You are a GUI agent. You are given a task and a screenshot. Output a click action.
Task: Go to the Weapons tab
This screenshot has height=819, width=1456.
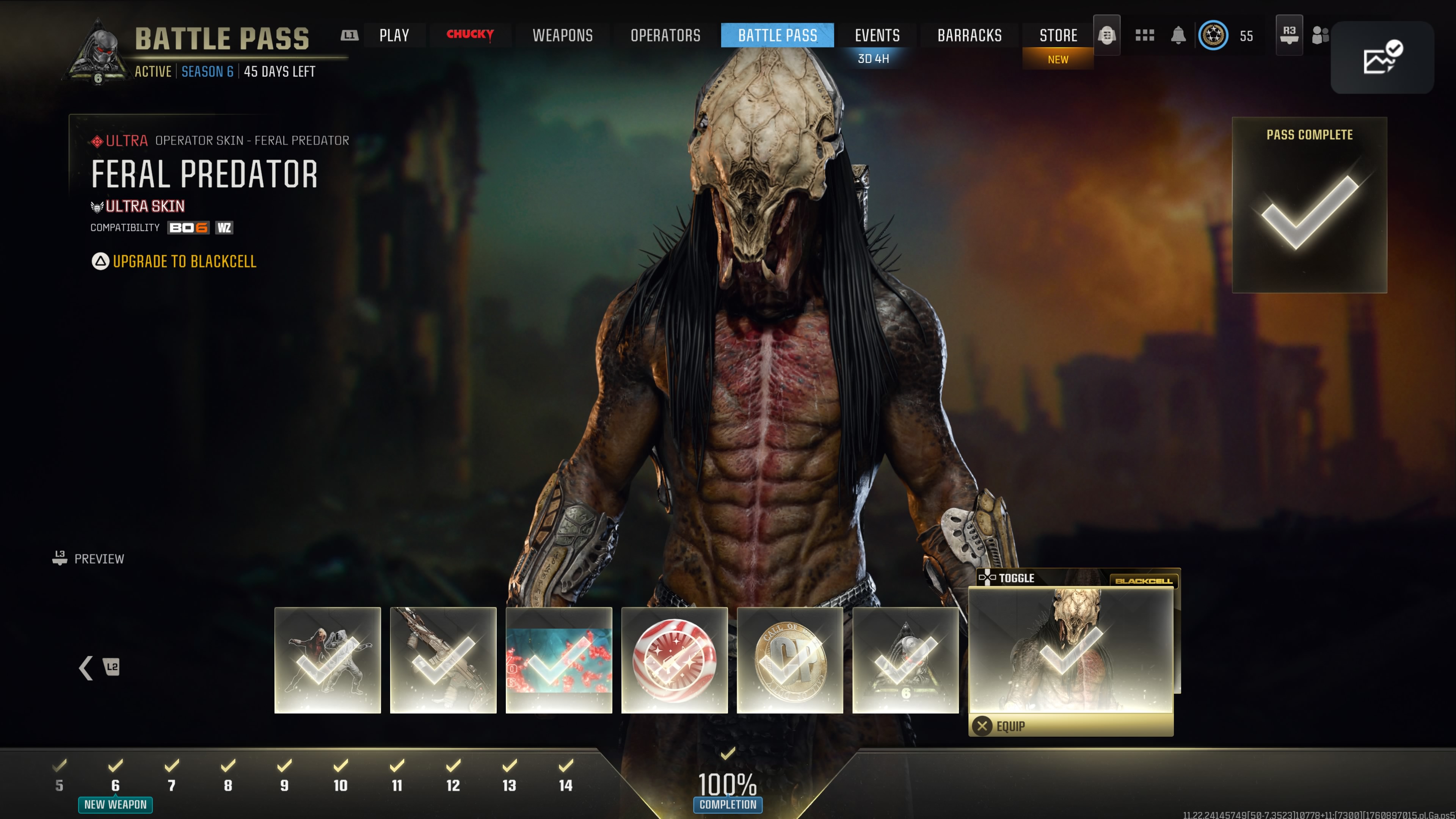562,36
